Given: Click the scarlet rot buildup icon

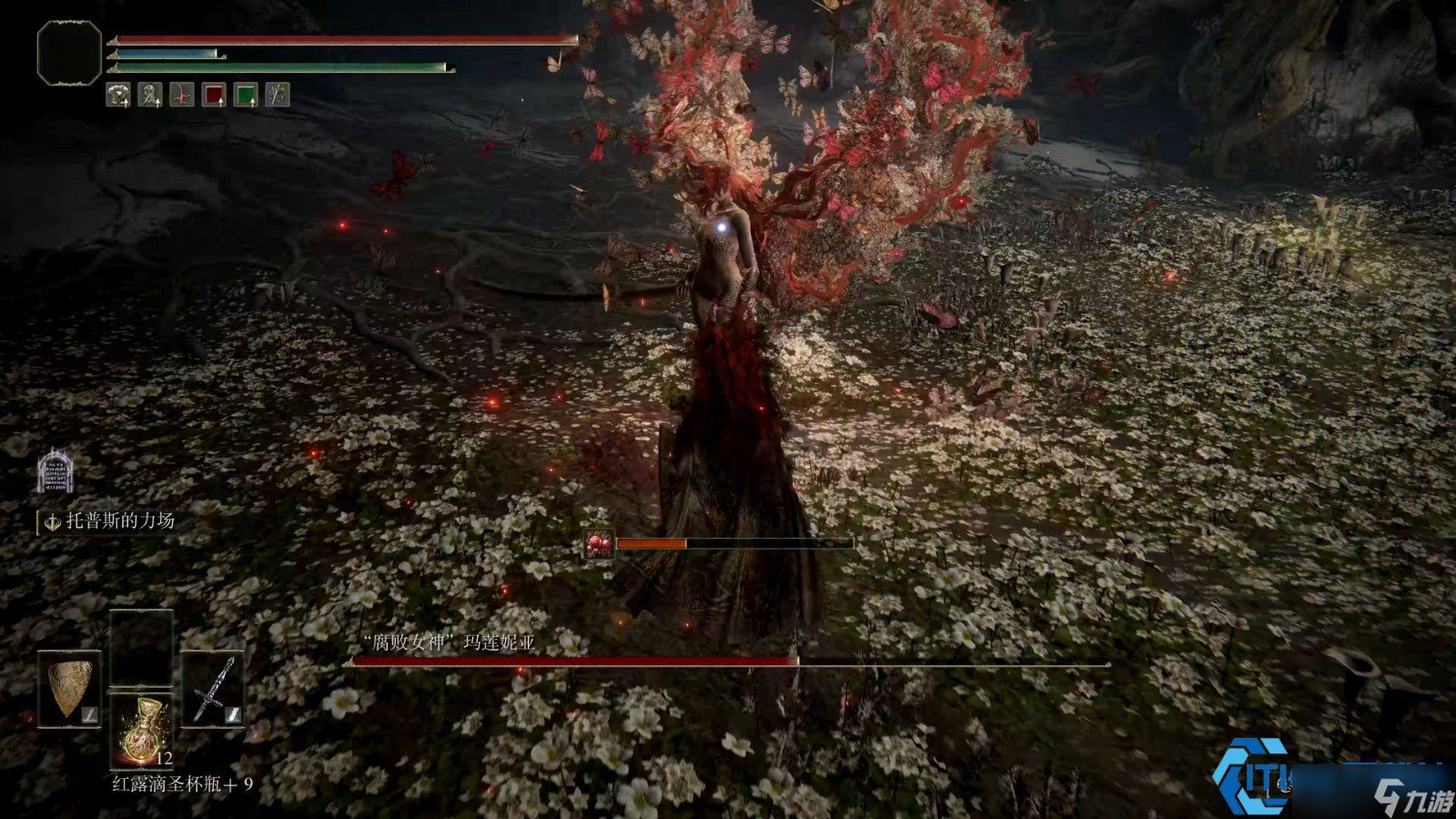Looking at the screenshot, I should (599, 544).
